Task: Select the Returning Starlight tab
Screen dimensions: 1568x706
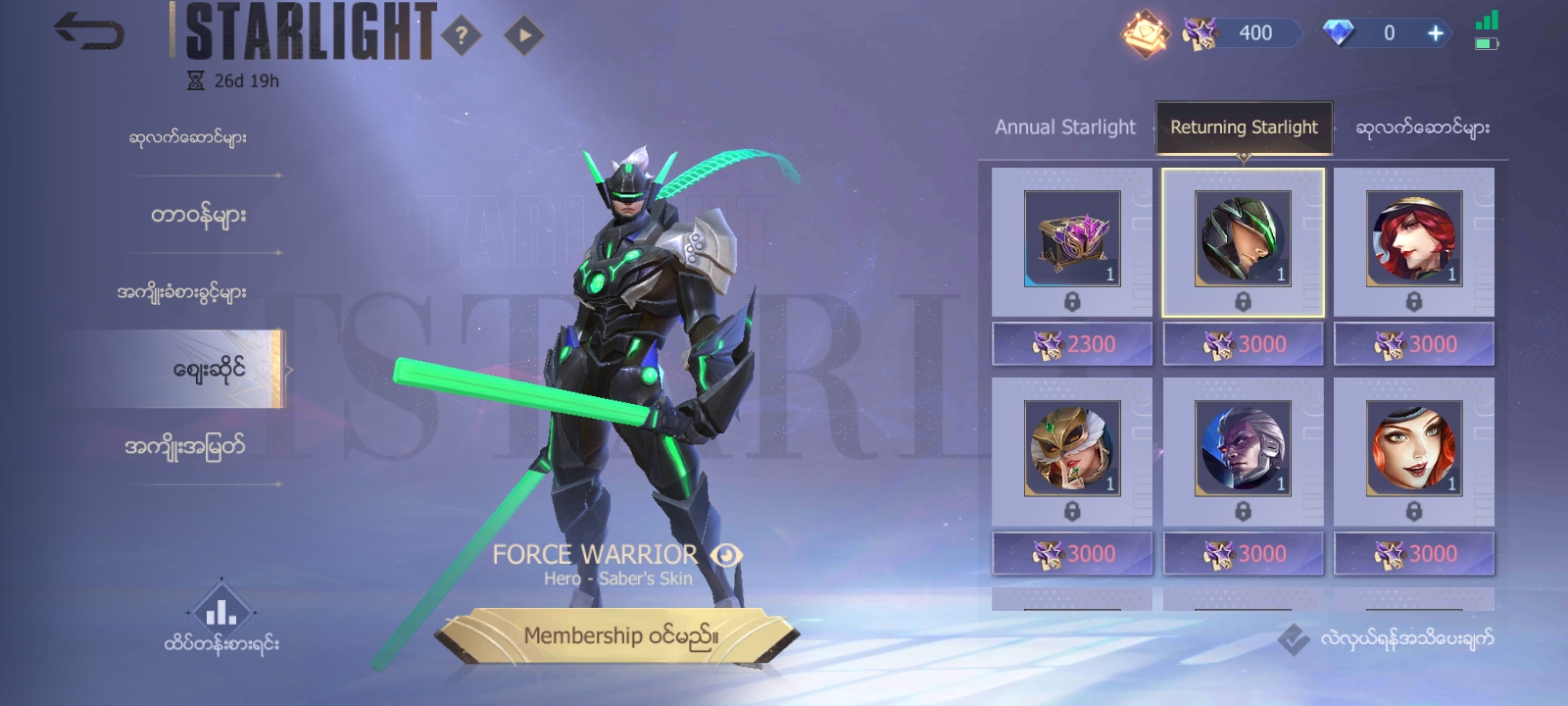Action: (1244, 127)
